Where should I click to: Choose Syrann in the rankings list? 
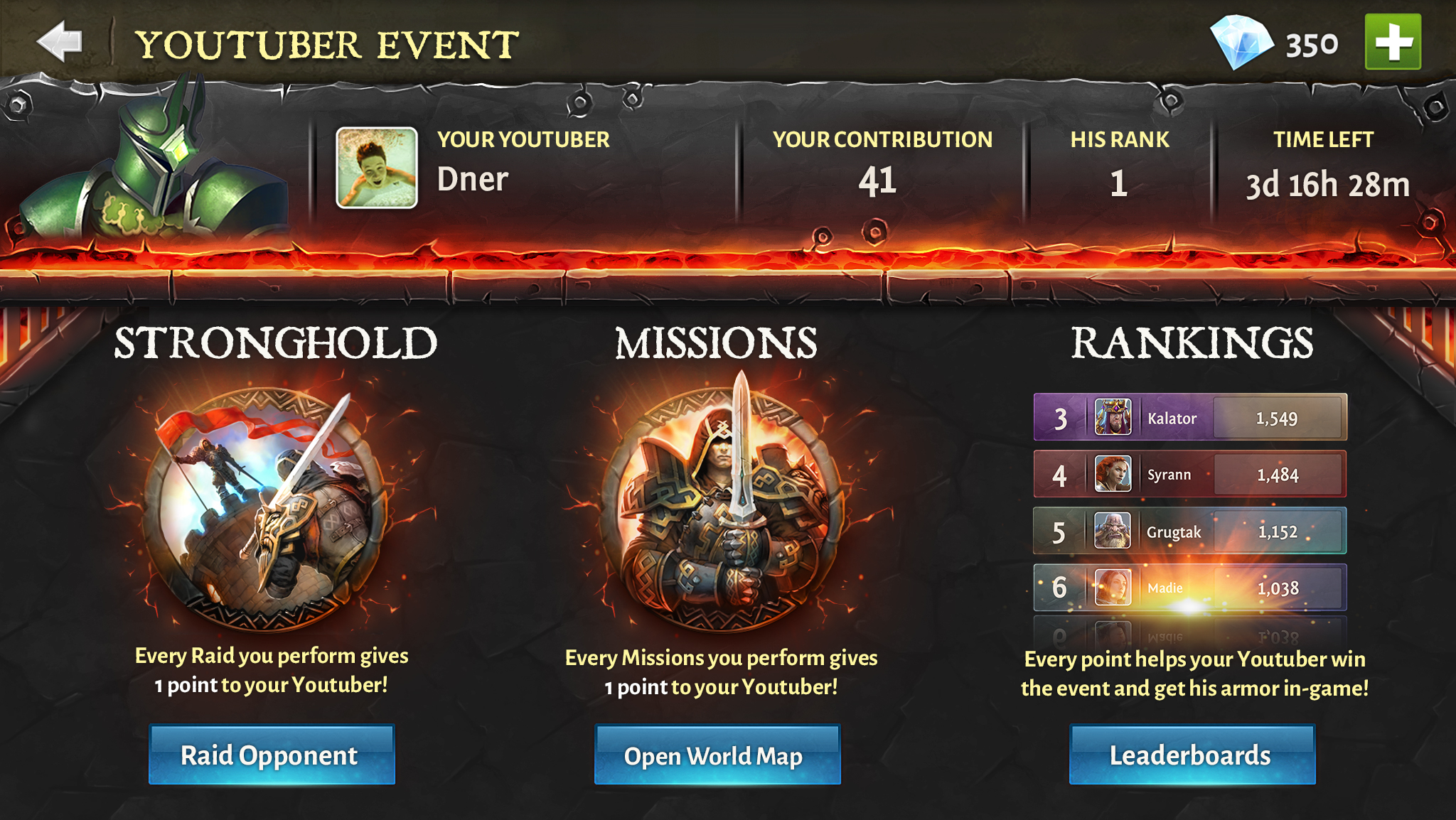[x=1189, y=475]
